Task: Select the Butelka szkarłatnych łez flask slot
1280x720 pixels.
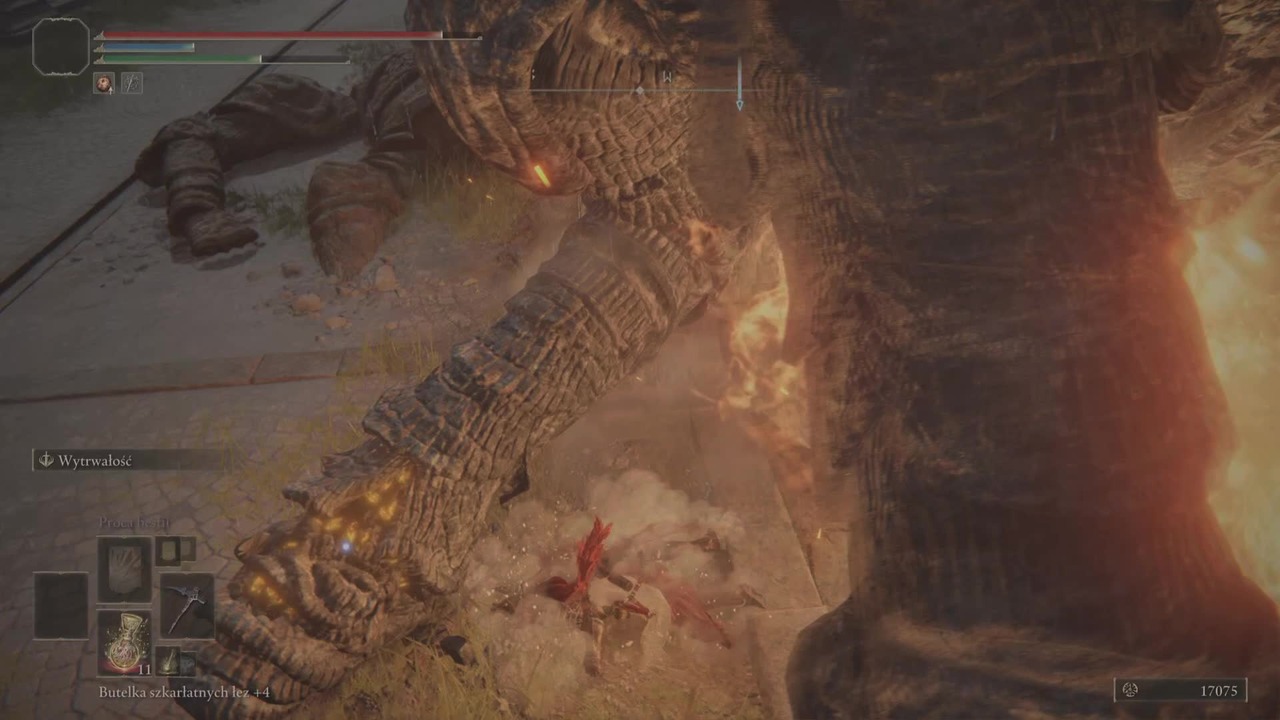Action: (x=124, y=642)
